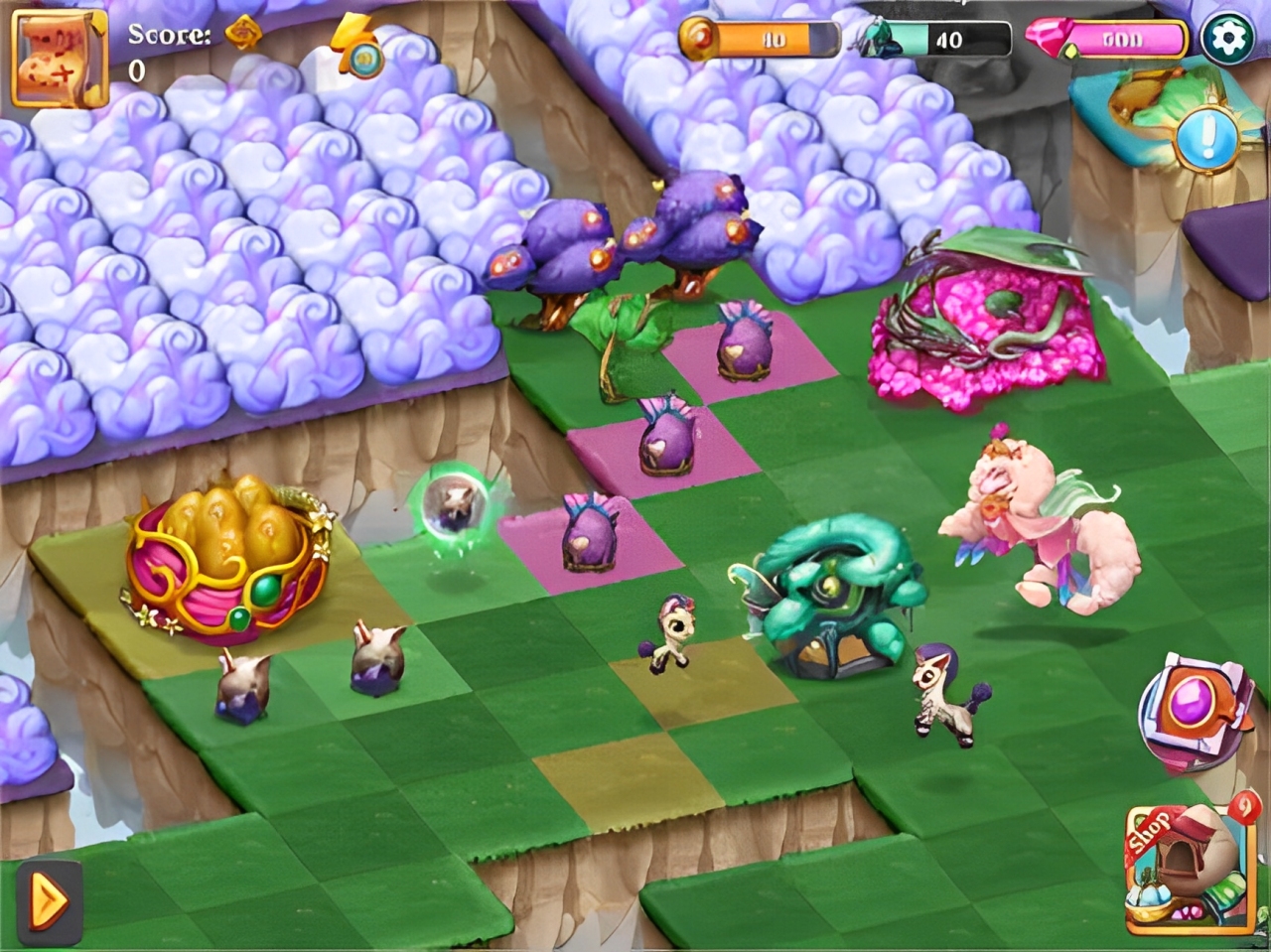
Task: Open the gear settings menu
Action: (x=1227, y=40)
